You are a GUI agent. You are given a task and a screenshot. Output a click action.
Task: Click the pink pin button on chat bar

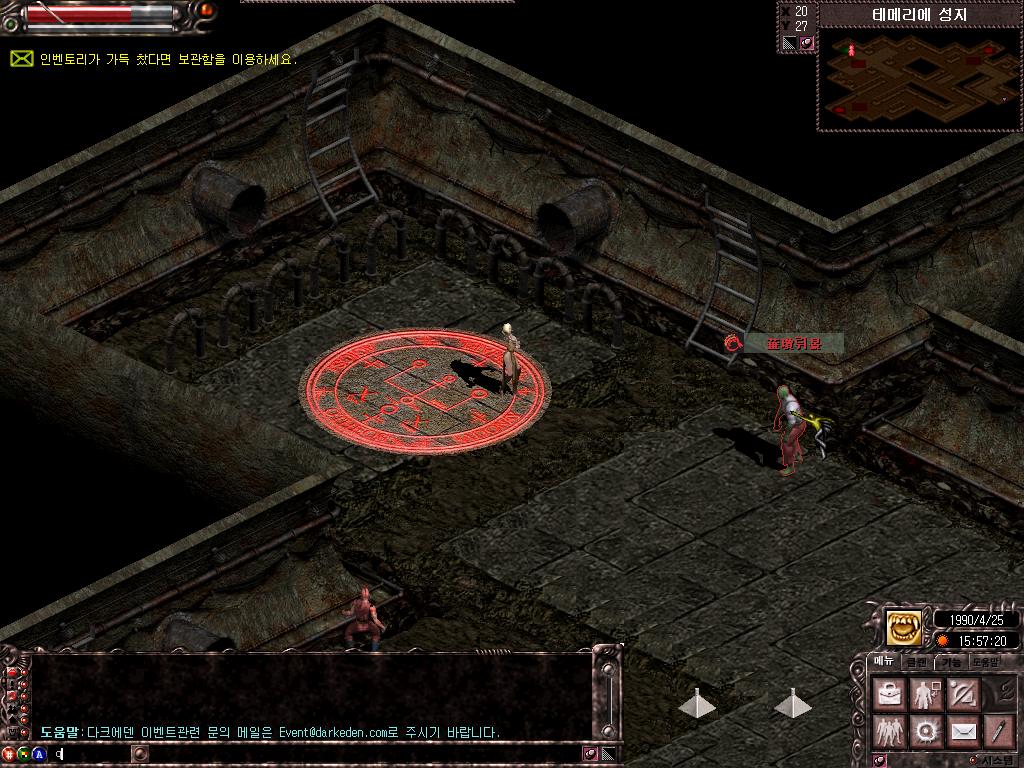click(590, 754)
